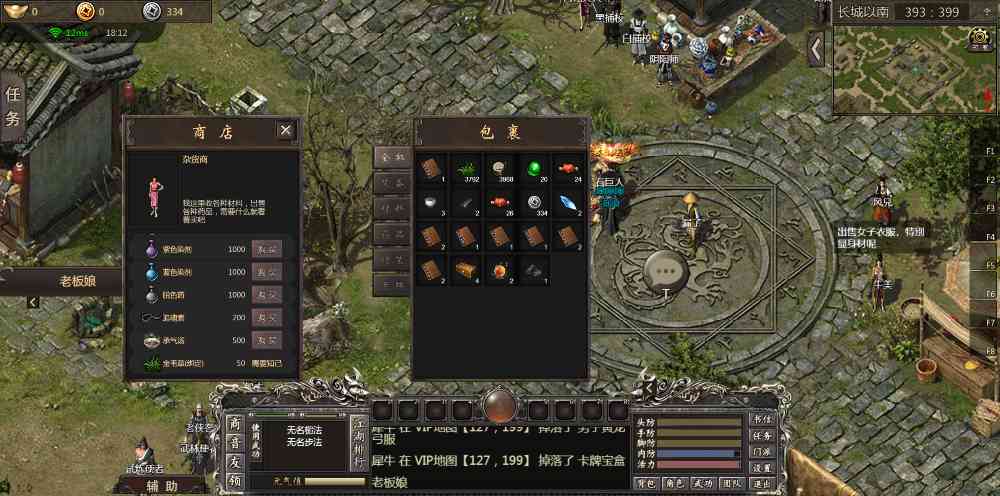Buy the blue dye potion
The width and height of the screenshot is (1000, 496).
[x=266, y=272]
